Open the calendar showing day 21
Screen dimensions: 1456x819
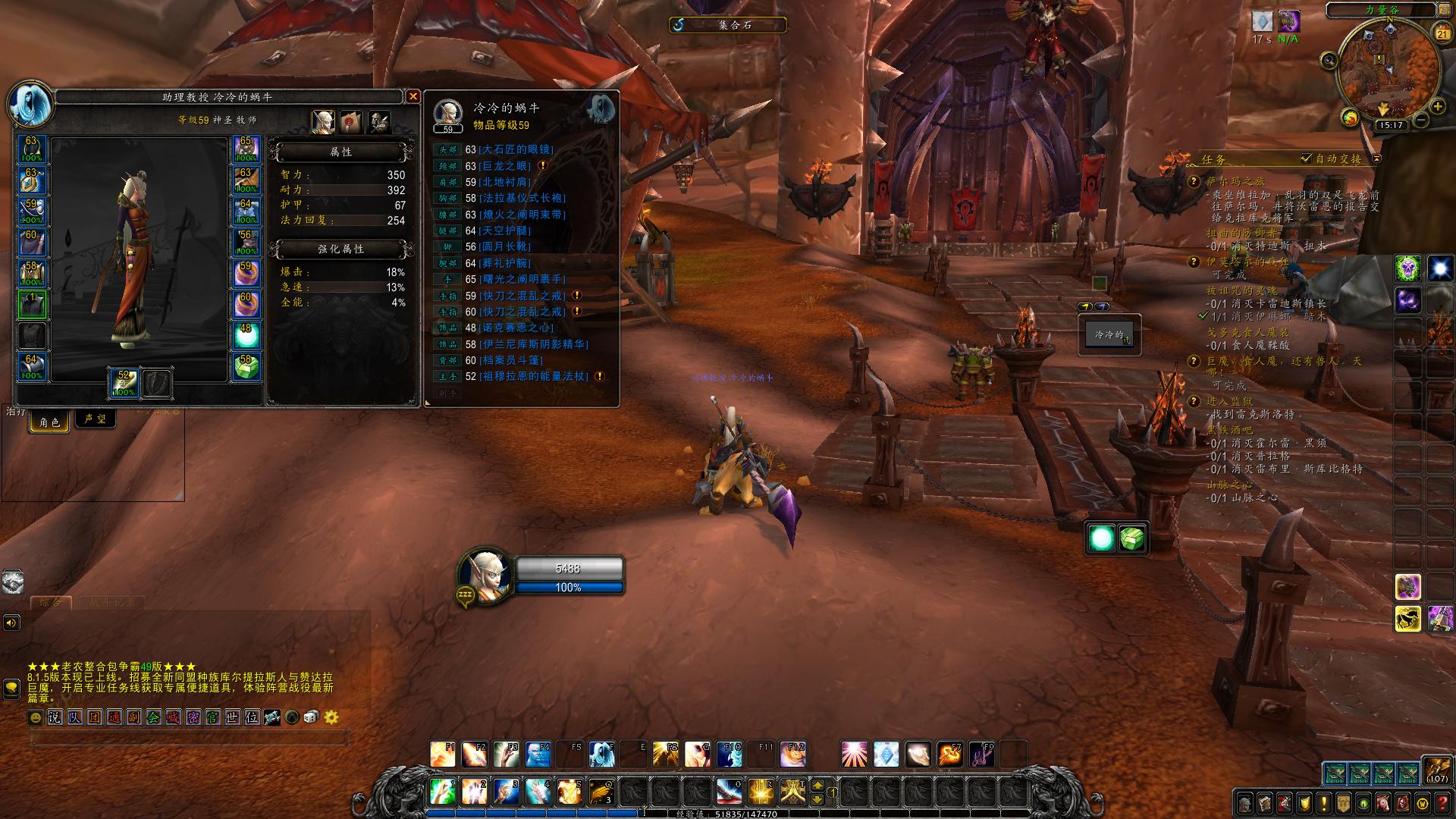click(1442, 33)
